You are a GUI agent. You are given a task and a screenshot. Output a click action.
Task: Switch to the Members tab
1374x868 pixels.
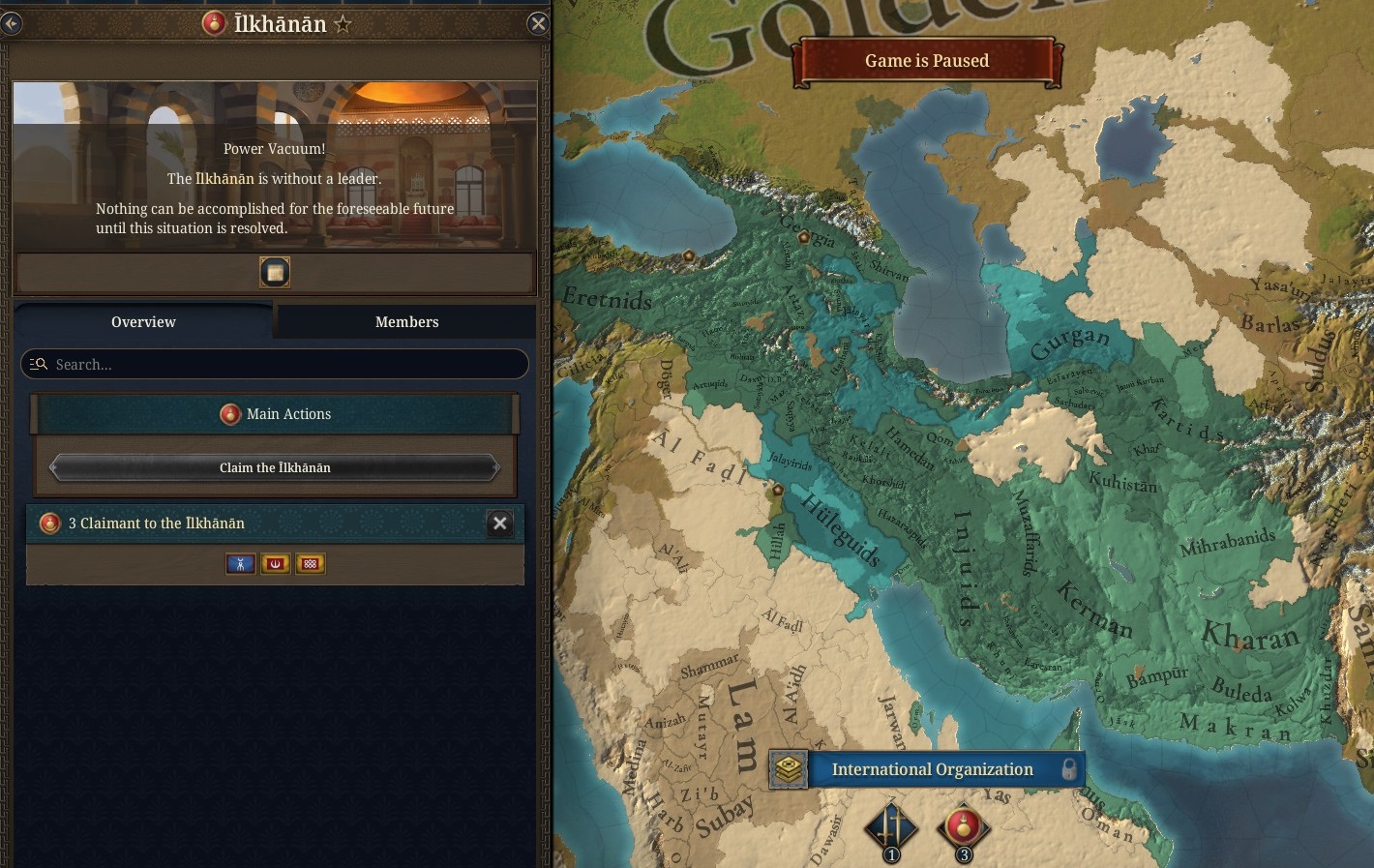(x=406, y=321)
